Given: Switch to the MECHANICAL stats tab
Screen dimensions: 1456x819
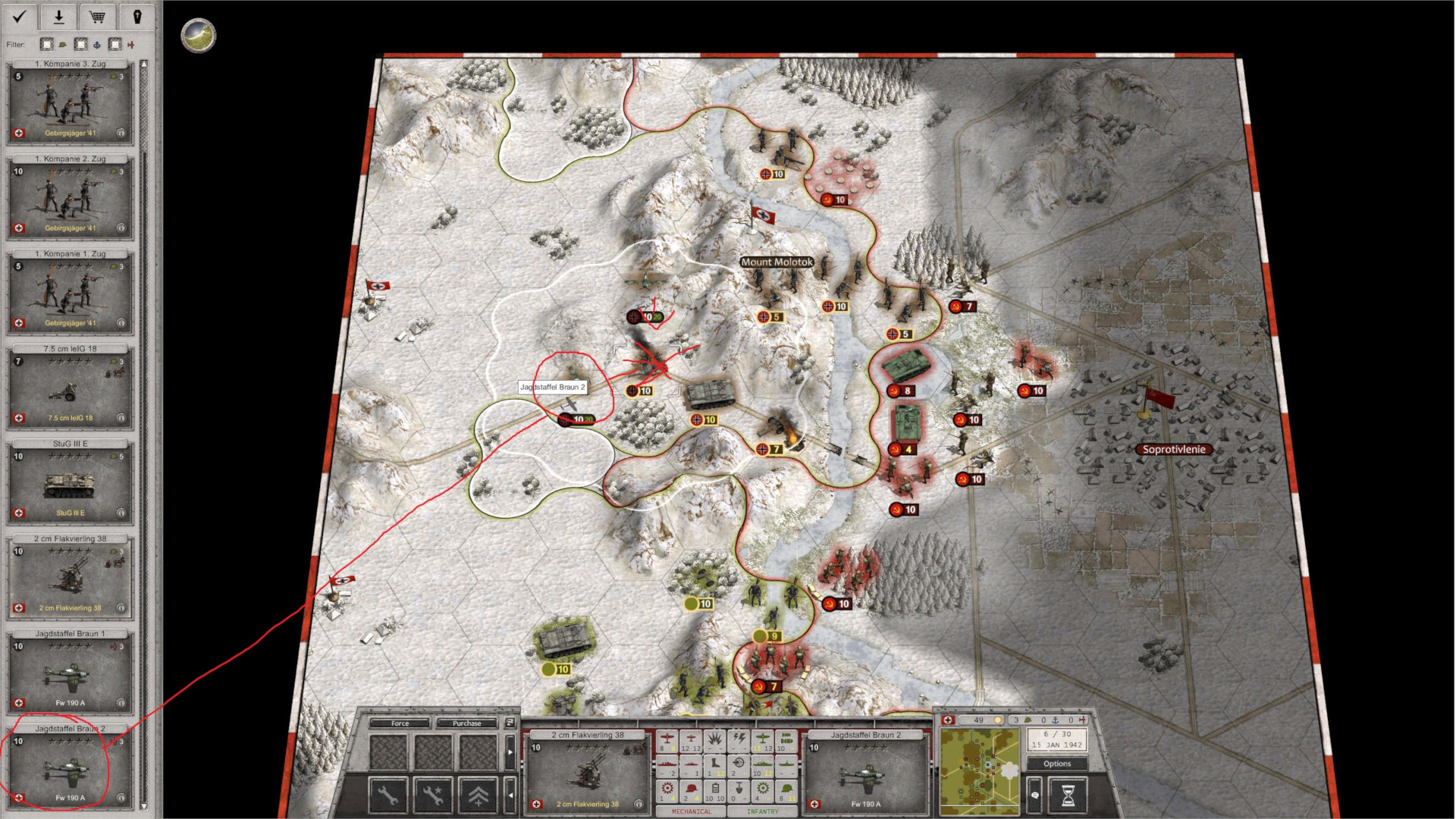Looking at the screenshot, I should click(691, 811).
